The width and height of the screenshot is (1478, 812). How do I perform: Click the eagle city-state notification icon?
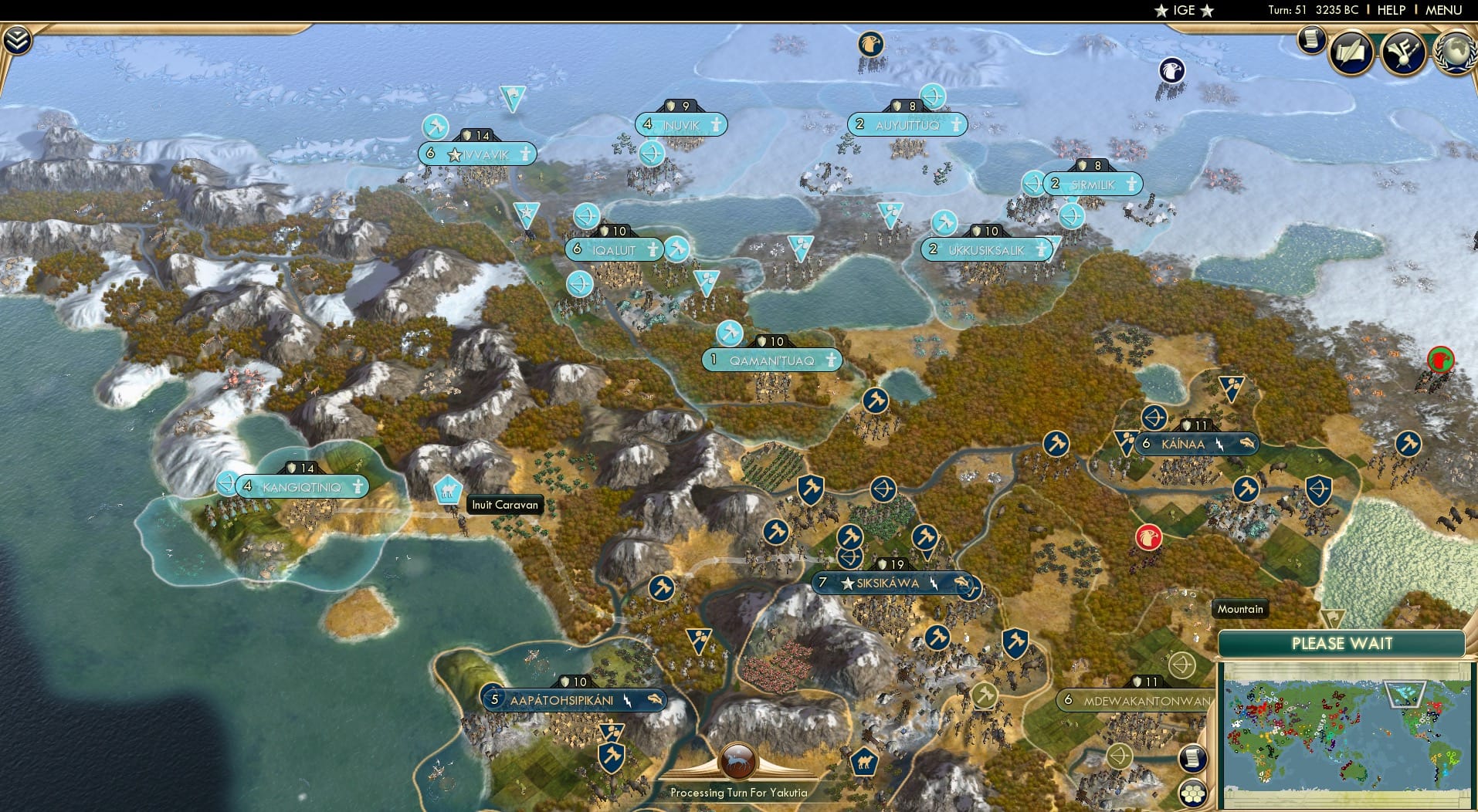point(871,44)
